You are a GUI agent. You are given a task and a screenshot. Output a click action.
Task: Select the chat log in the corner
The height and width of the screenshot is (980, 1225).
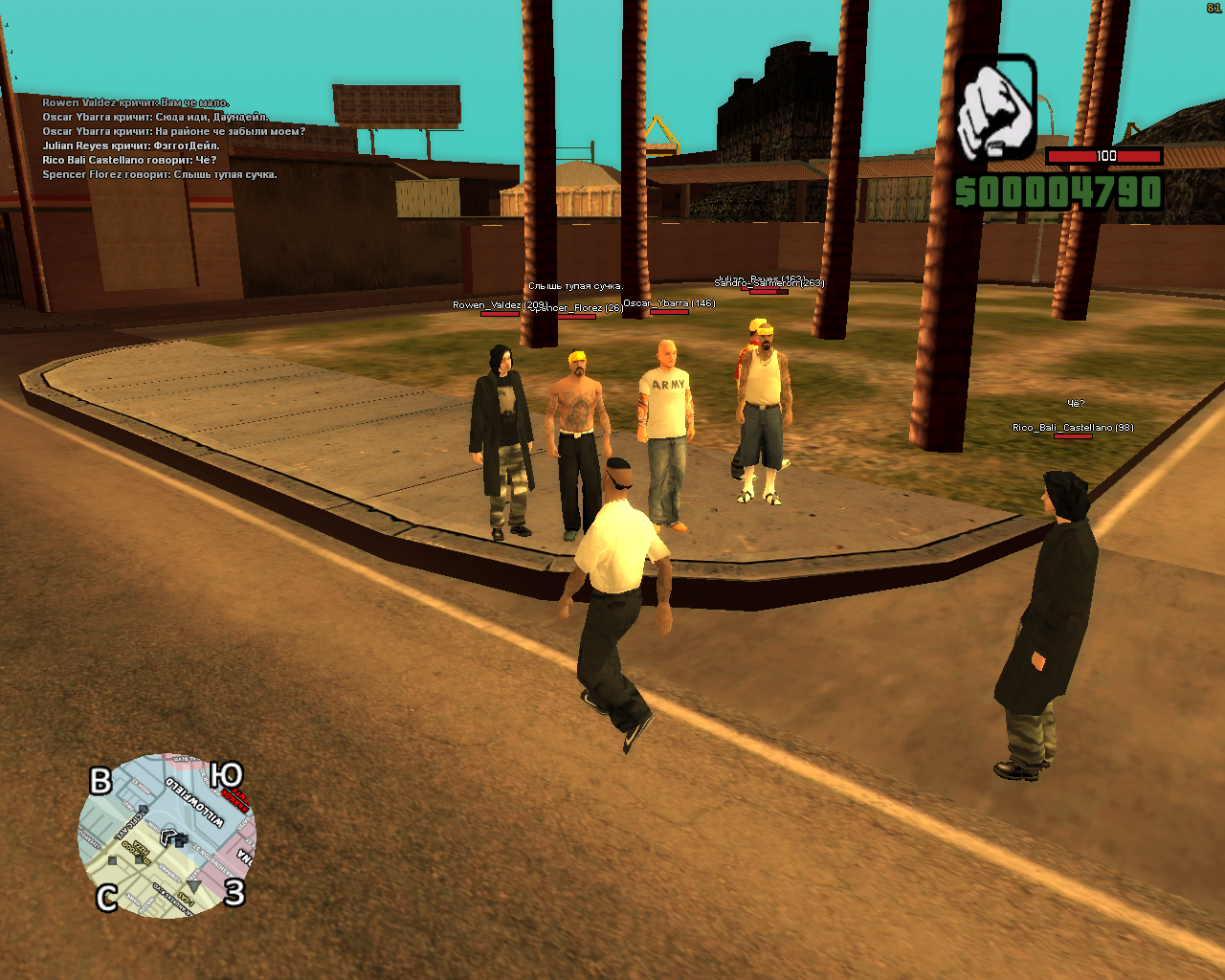pyautogui.click(x=172, y=139)
